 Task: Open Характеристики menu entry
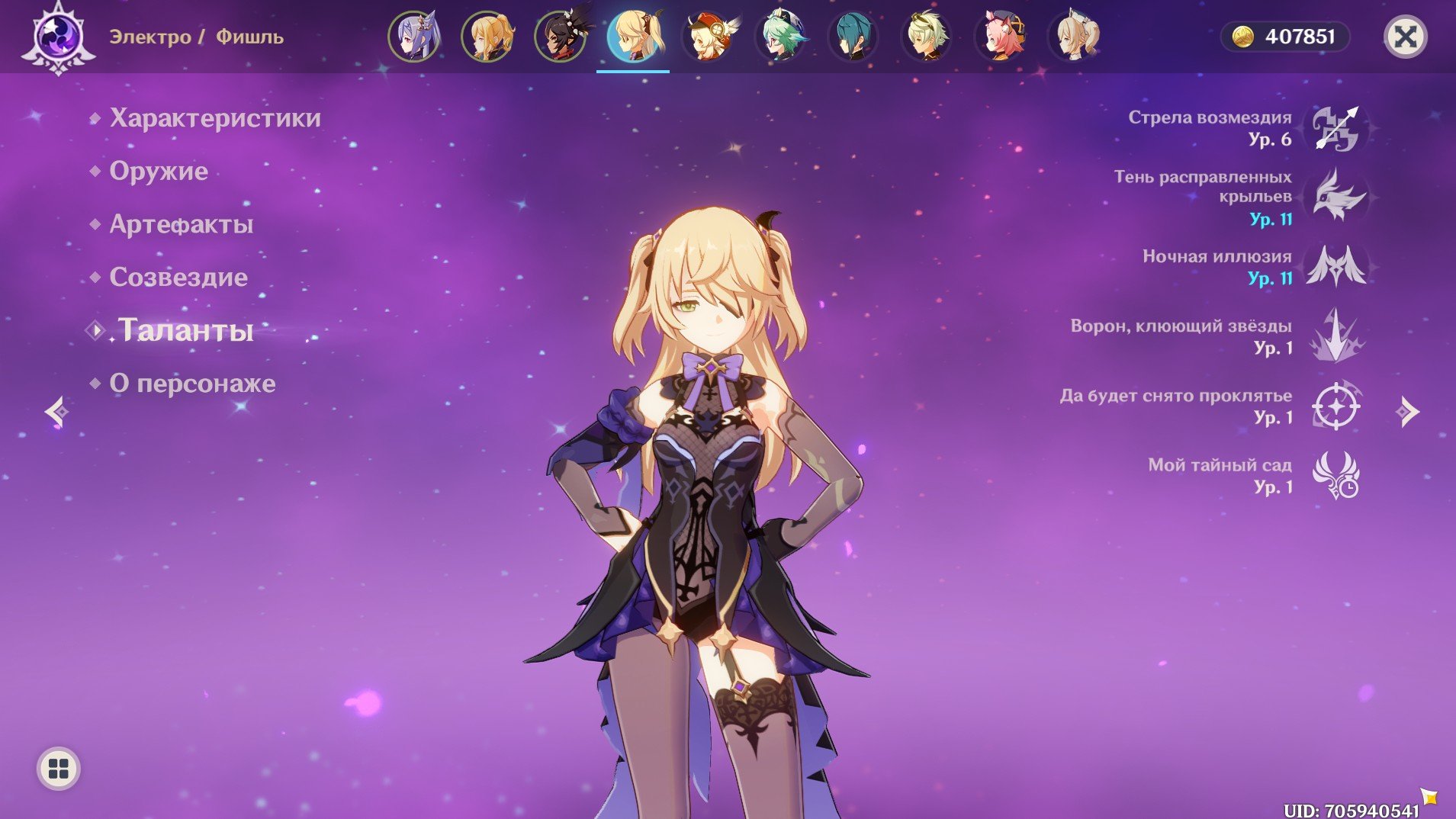214,118
